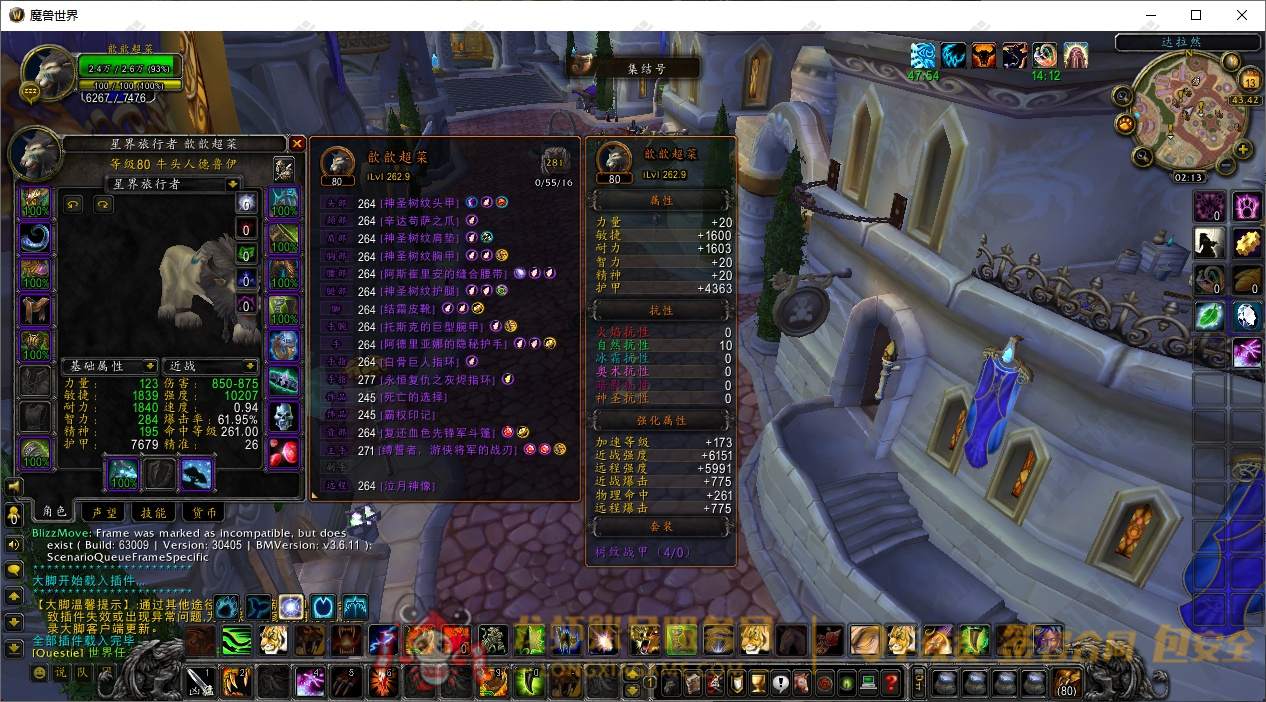Open the 近战 melee stats dropdown
Viewport: 1266px width, 702px height.
pyautogui.click(x=251, y=367)
